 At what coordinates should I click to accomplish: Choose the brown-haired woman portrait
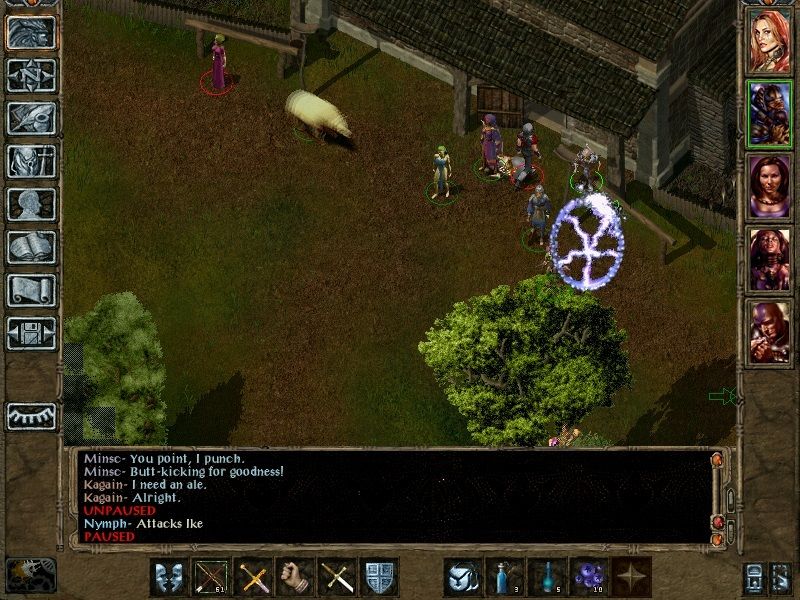769,185
